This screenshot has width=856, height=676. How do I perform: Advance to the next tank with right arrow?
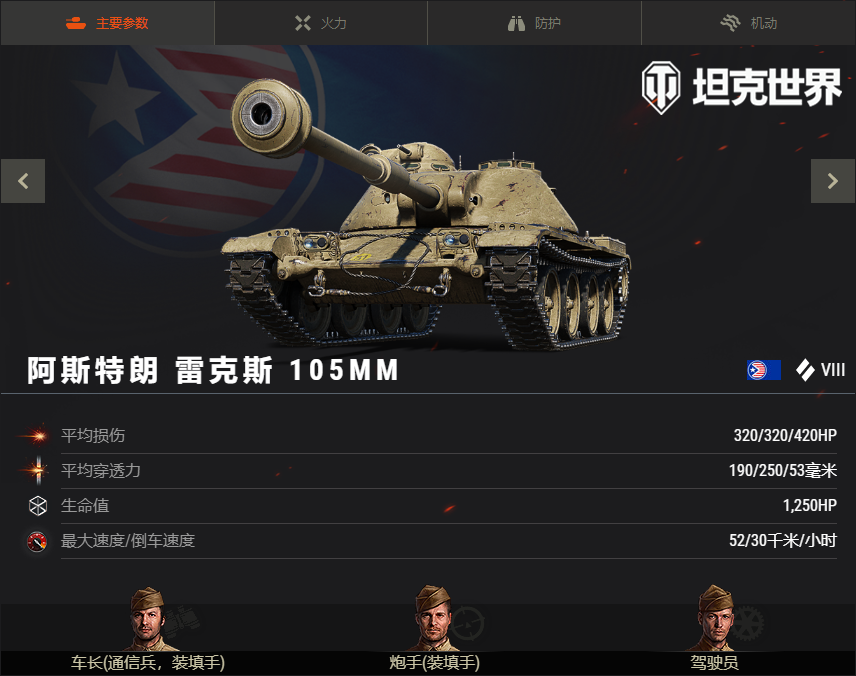coord(832,181)
